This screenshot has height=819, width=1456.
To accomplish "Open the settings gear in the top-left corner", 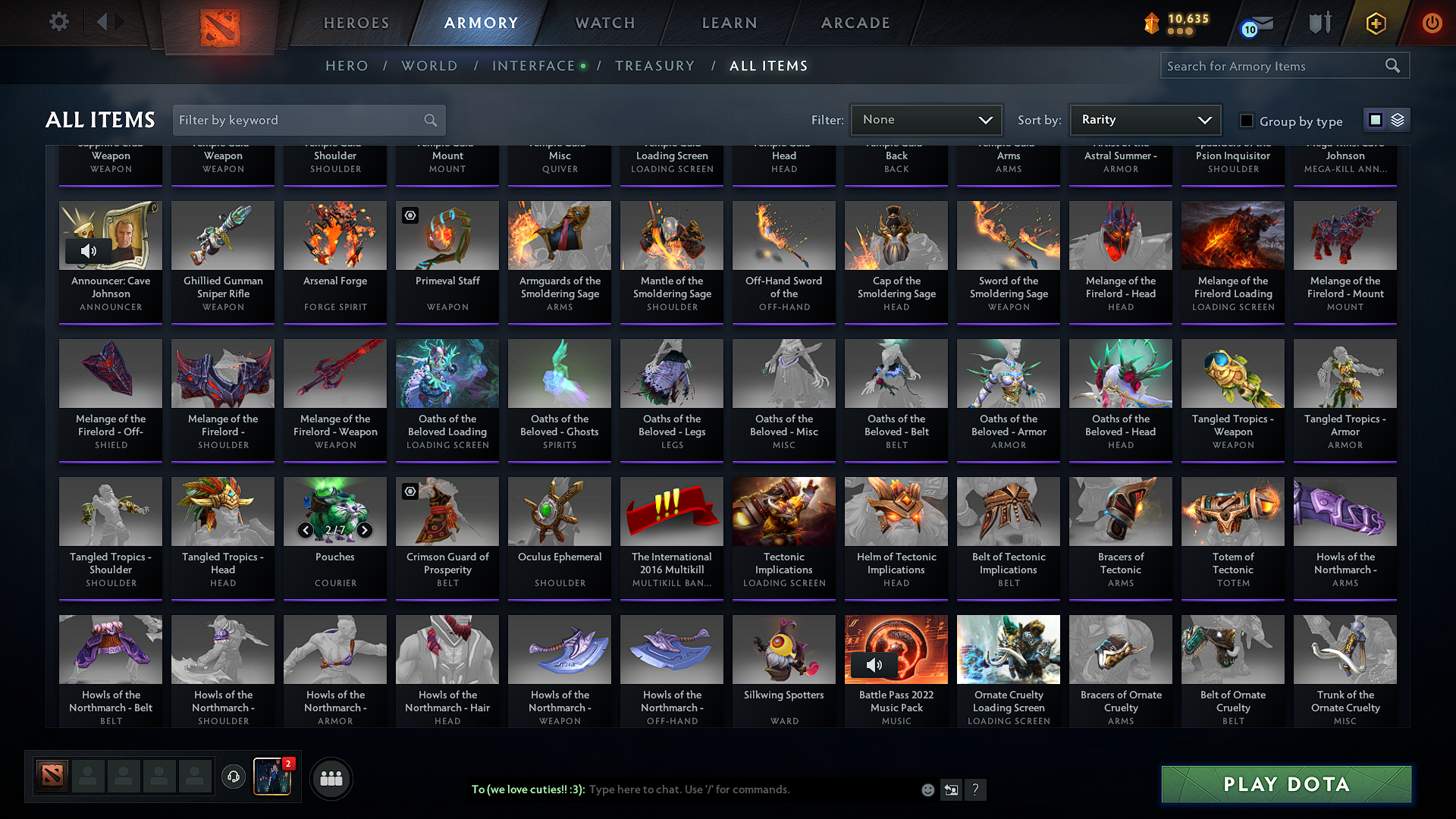I will [58, 22].
